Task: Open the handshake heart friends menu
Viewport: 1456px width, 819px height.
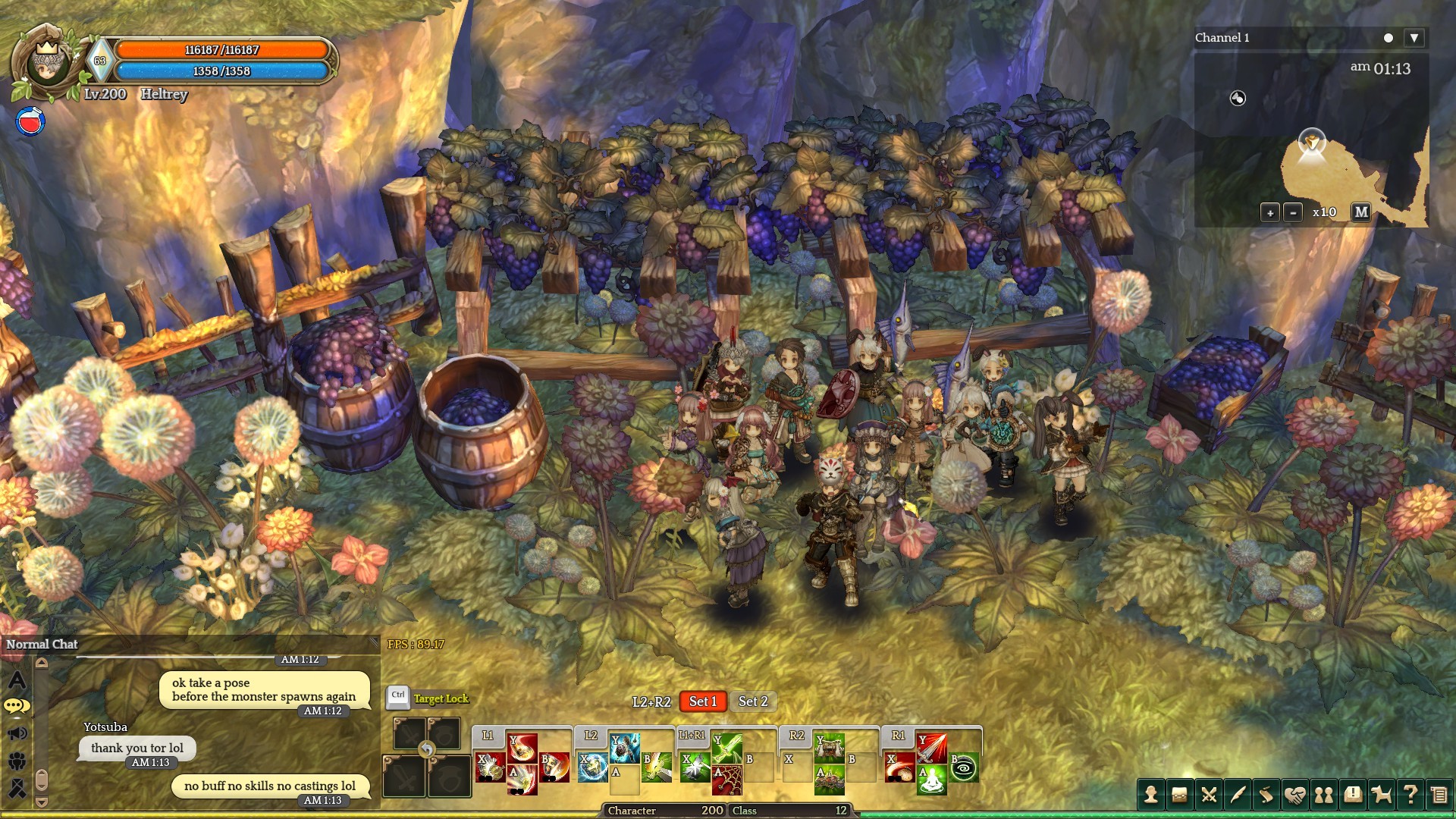Action: point(1295,795)
